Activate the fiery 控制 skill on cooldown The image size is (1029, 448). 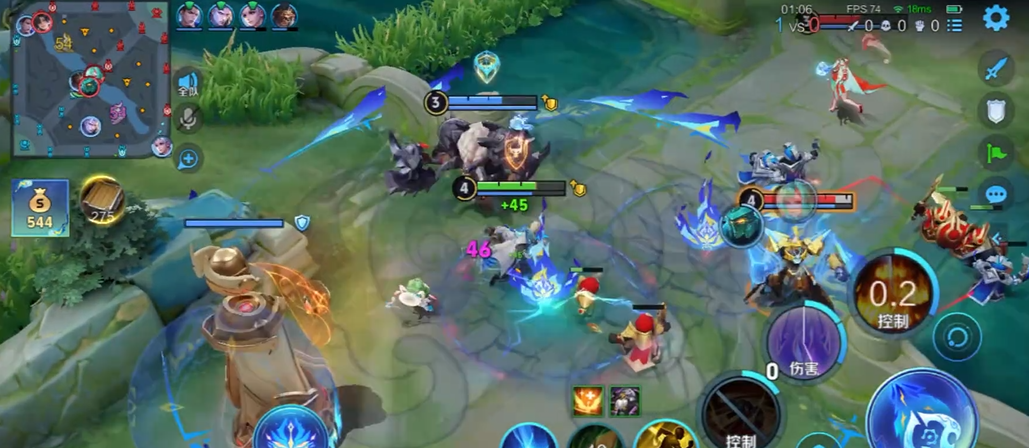point(892,292)
